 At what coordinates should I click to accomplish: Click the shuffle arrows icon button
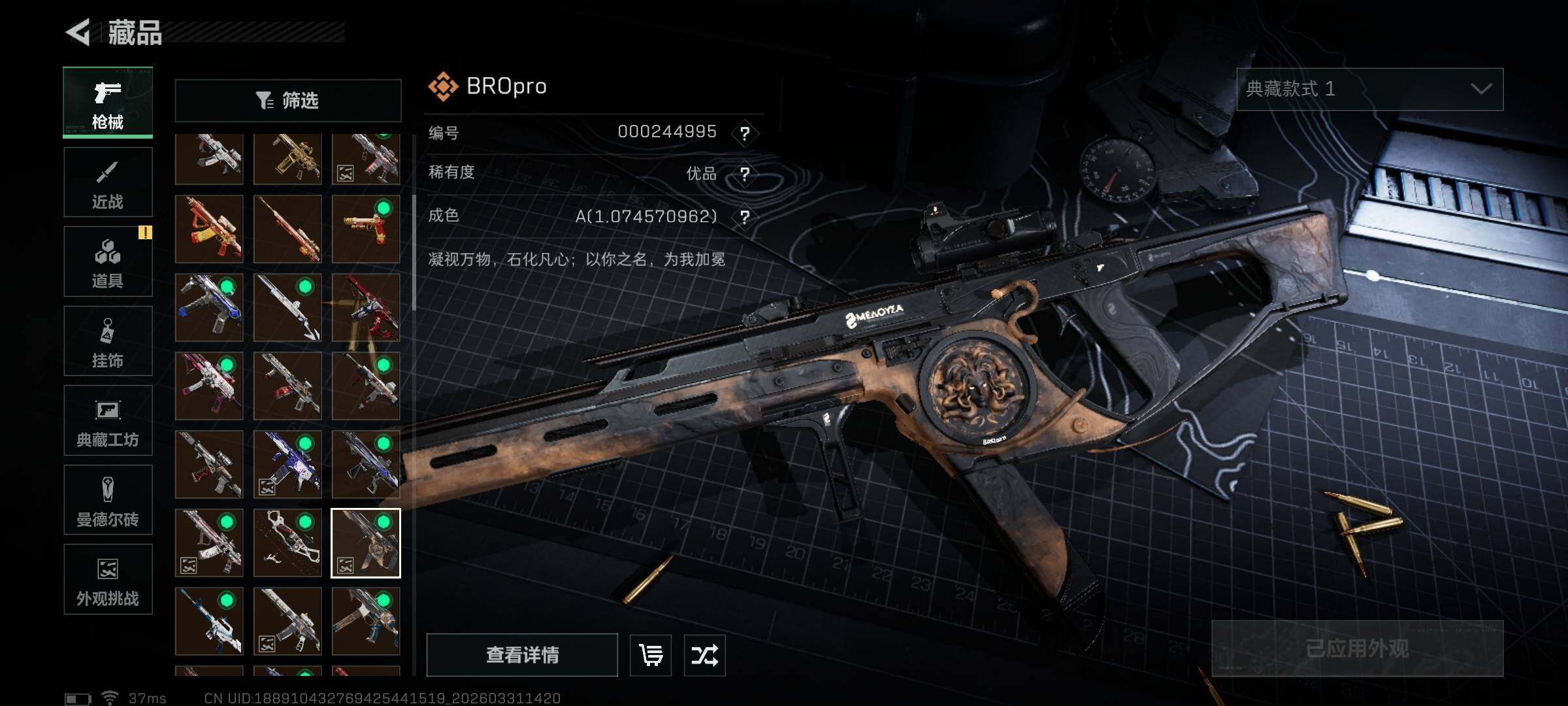pyautogui.click(x=704, y=654)
